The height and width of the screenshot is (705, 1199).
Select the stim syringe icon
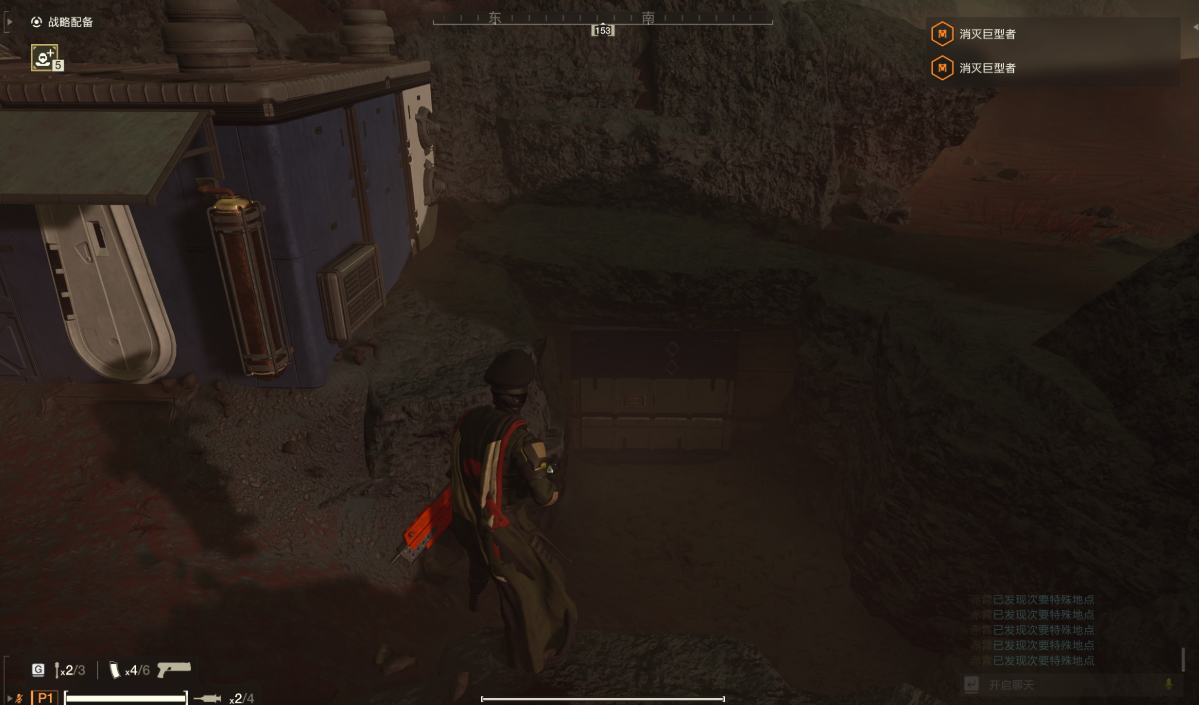[206, 697]
